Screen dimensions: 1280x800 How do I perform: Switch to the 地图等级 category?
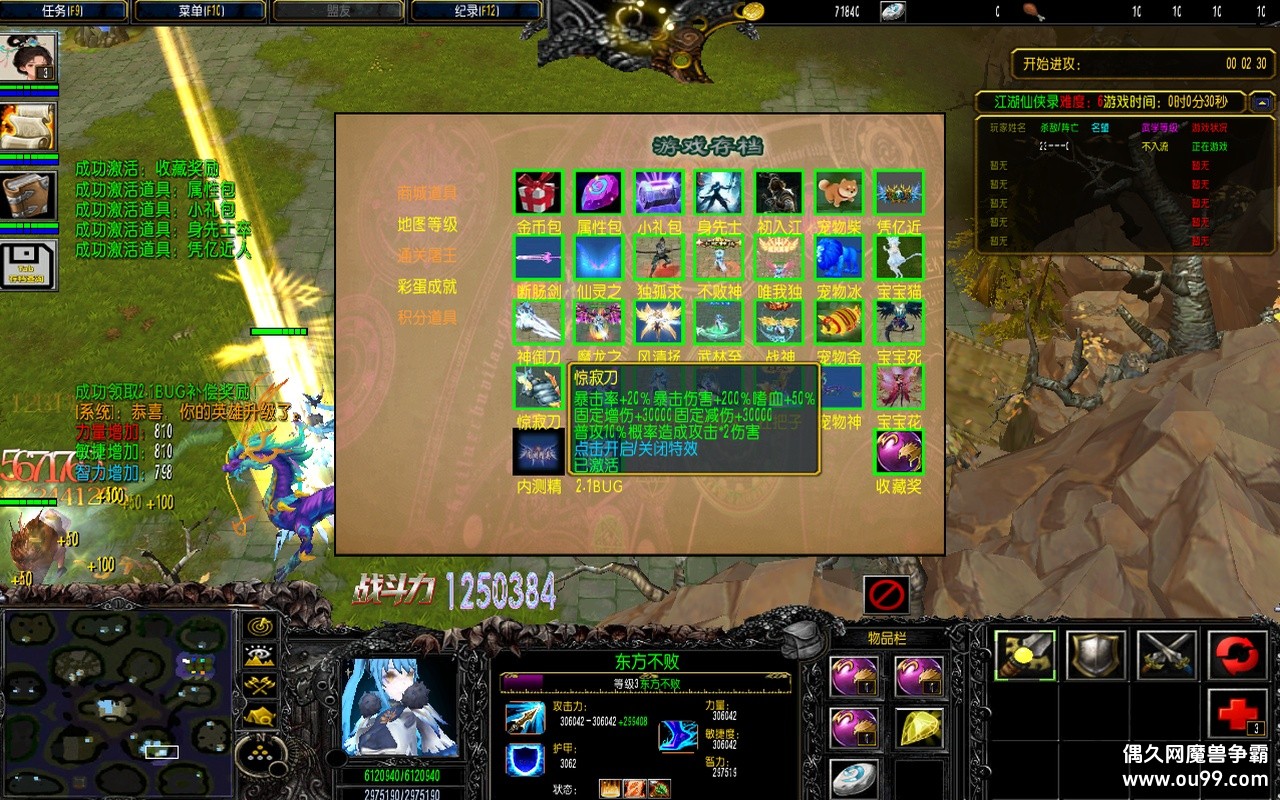coord(427,224)
